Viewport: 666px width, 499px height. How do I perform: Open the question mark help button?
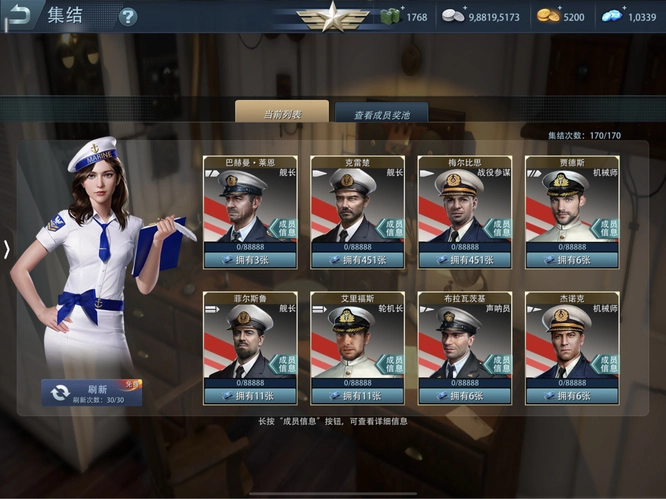[x=128, y=17]
